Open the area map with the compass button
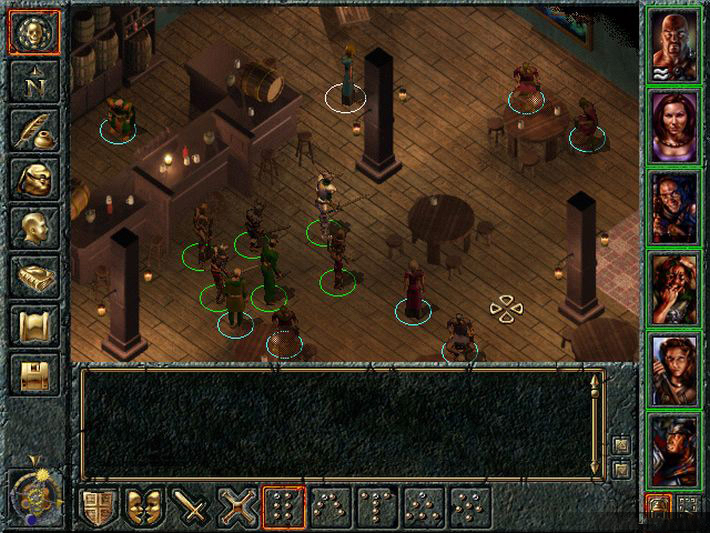Viewport: 710px width, 533px height. (x=35, y=81)
